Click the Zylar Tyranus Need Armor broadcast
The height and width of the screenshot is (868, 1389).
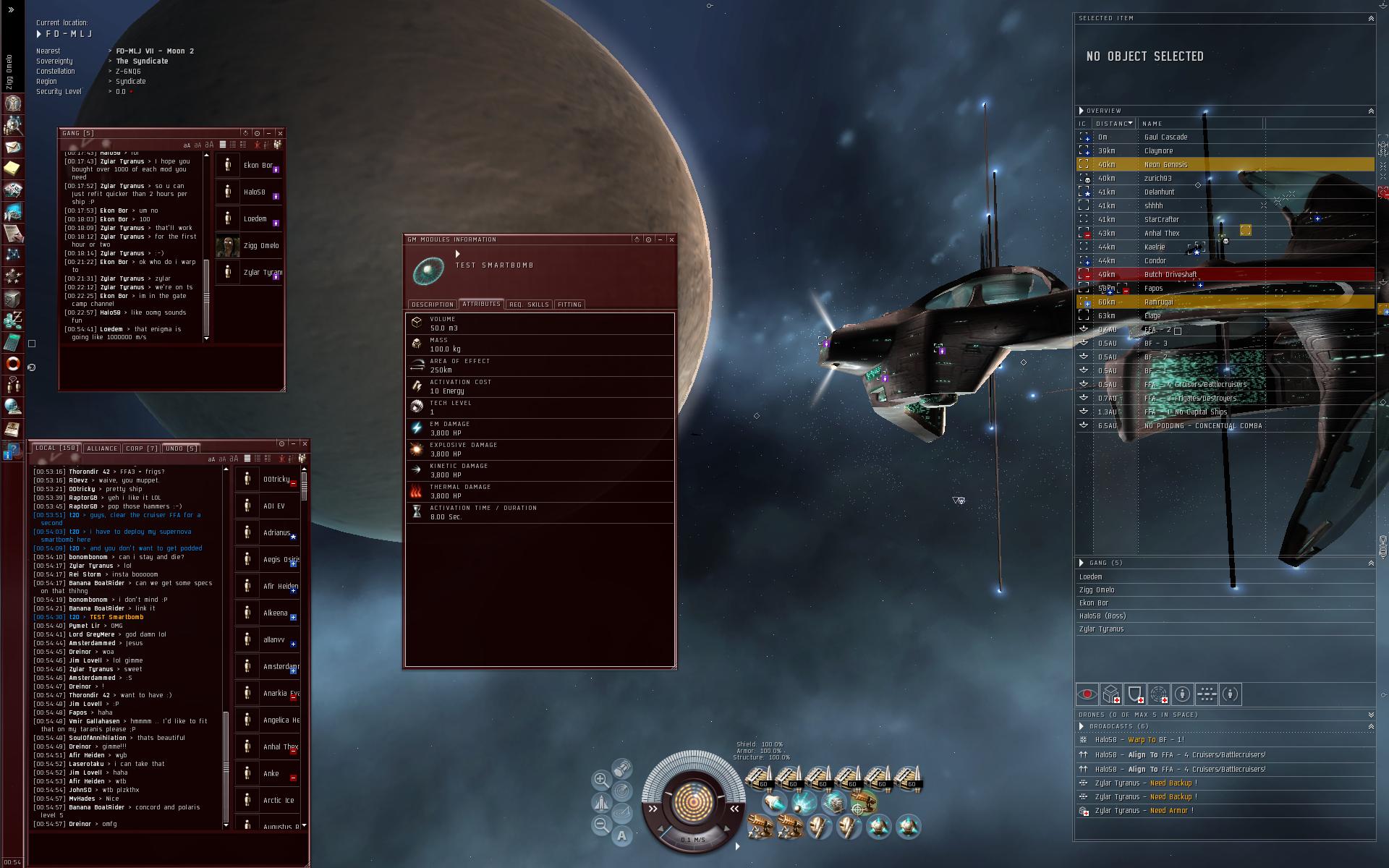1143,811
